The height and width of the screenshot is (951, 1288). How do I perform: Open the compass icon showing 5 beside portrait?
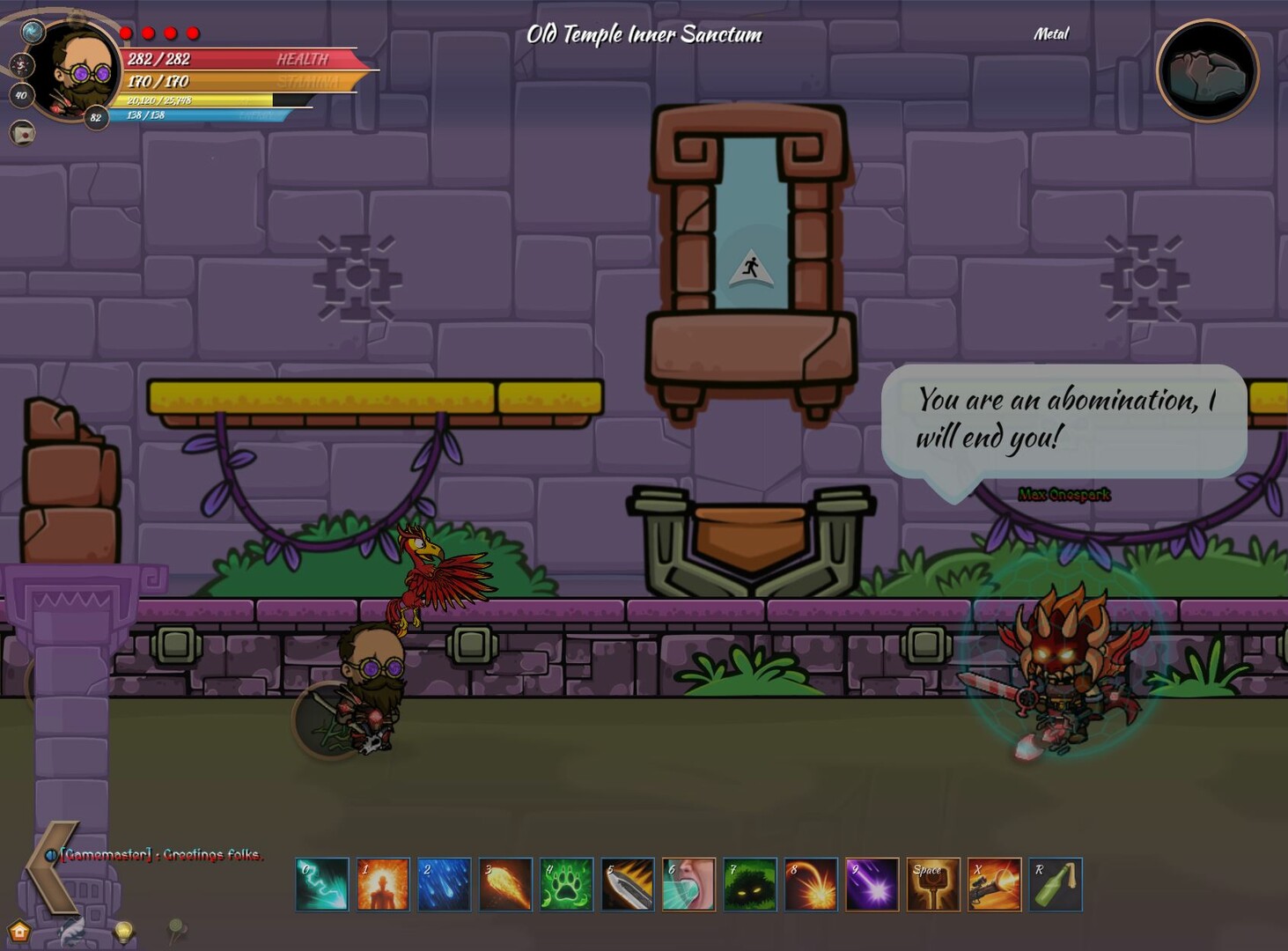(x=22, y=63)
